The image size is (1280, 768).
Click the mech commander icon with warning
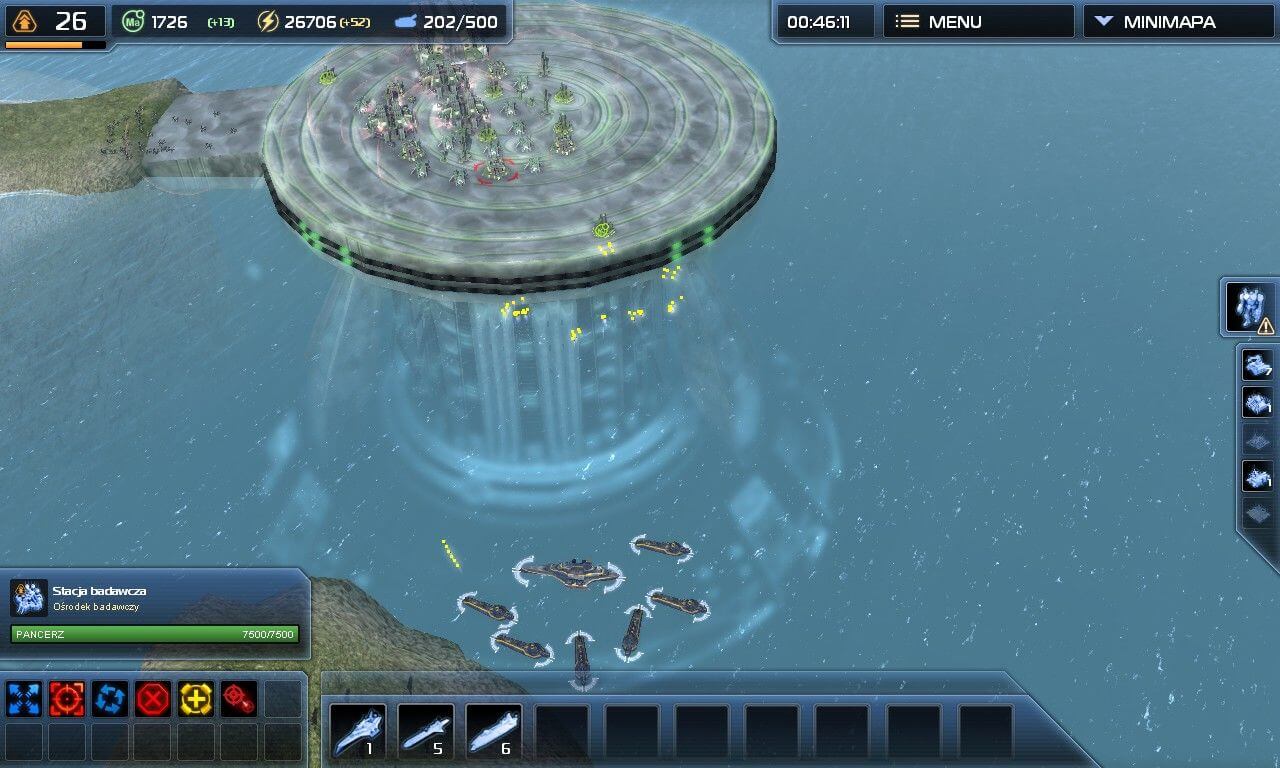point(1250,308)
